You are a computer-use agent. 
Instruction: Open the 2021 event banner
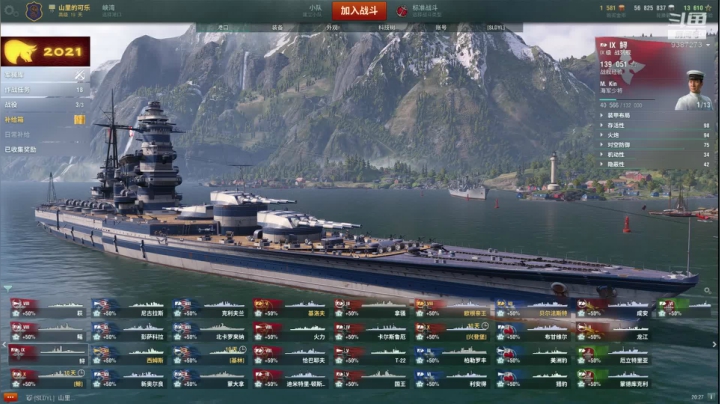[45, 52]
